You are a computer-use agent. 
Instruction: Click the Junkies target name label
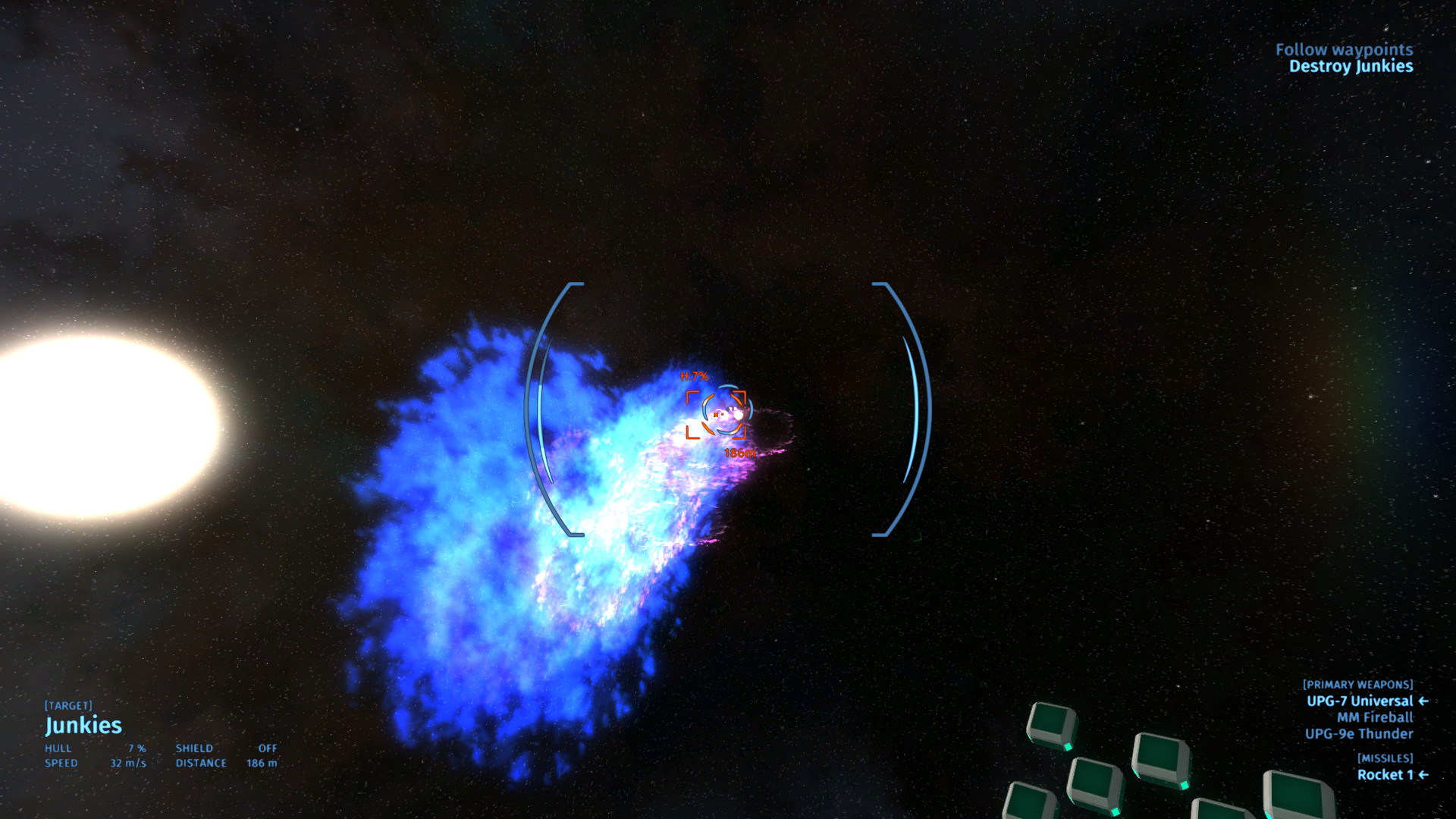pyautogui.click(x=83, y=726)
